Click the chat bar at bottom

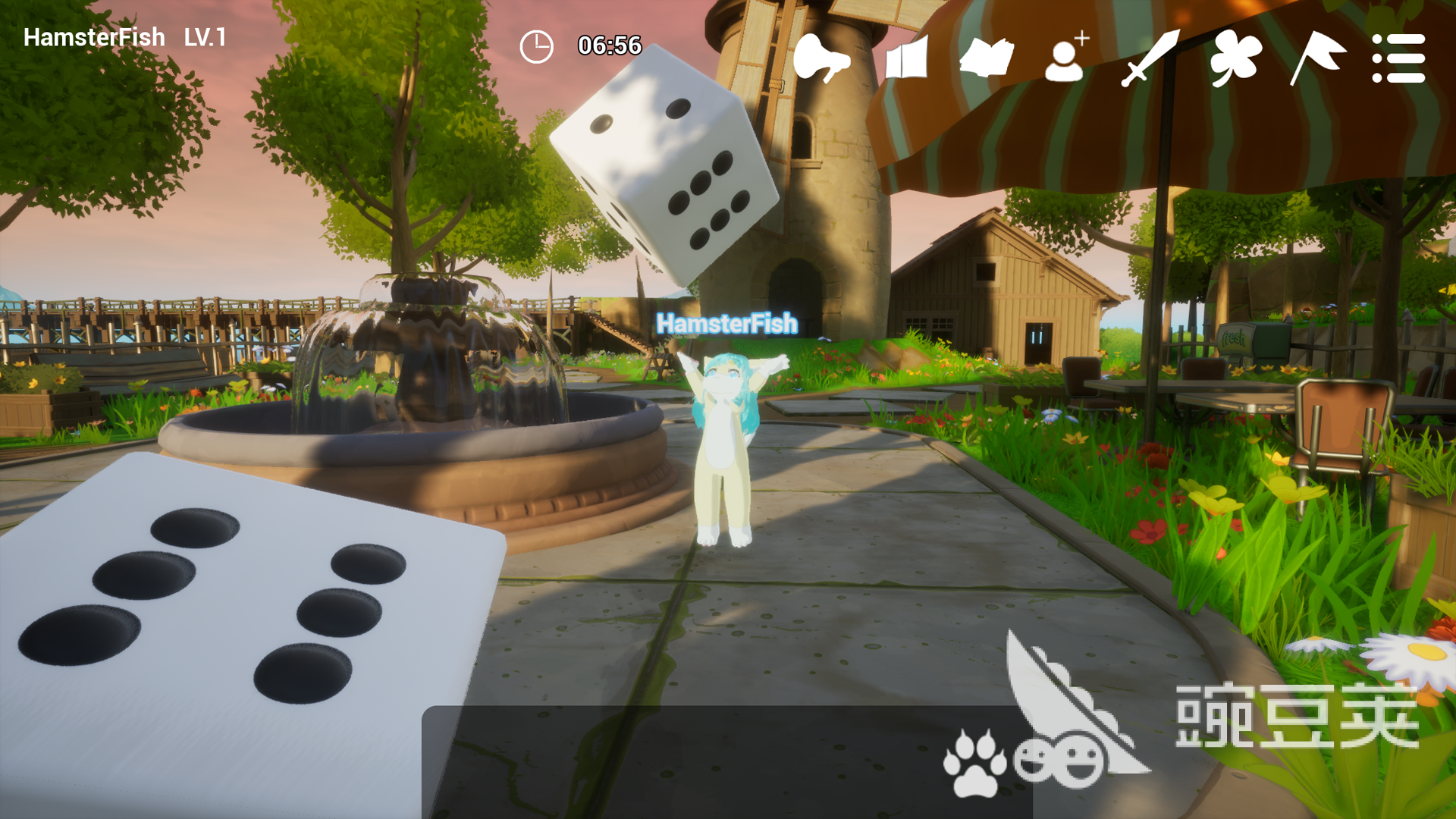[x=675, y=763]
